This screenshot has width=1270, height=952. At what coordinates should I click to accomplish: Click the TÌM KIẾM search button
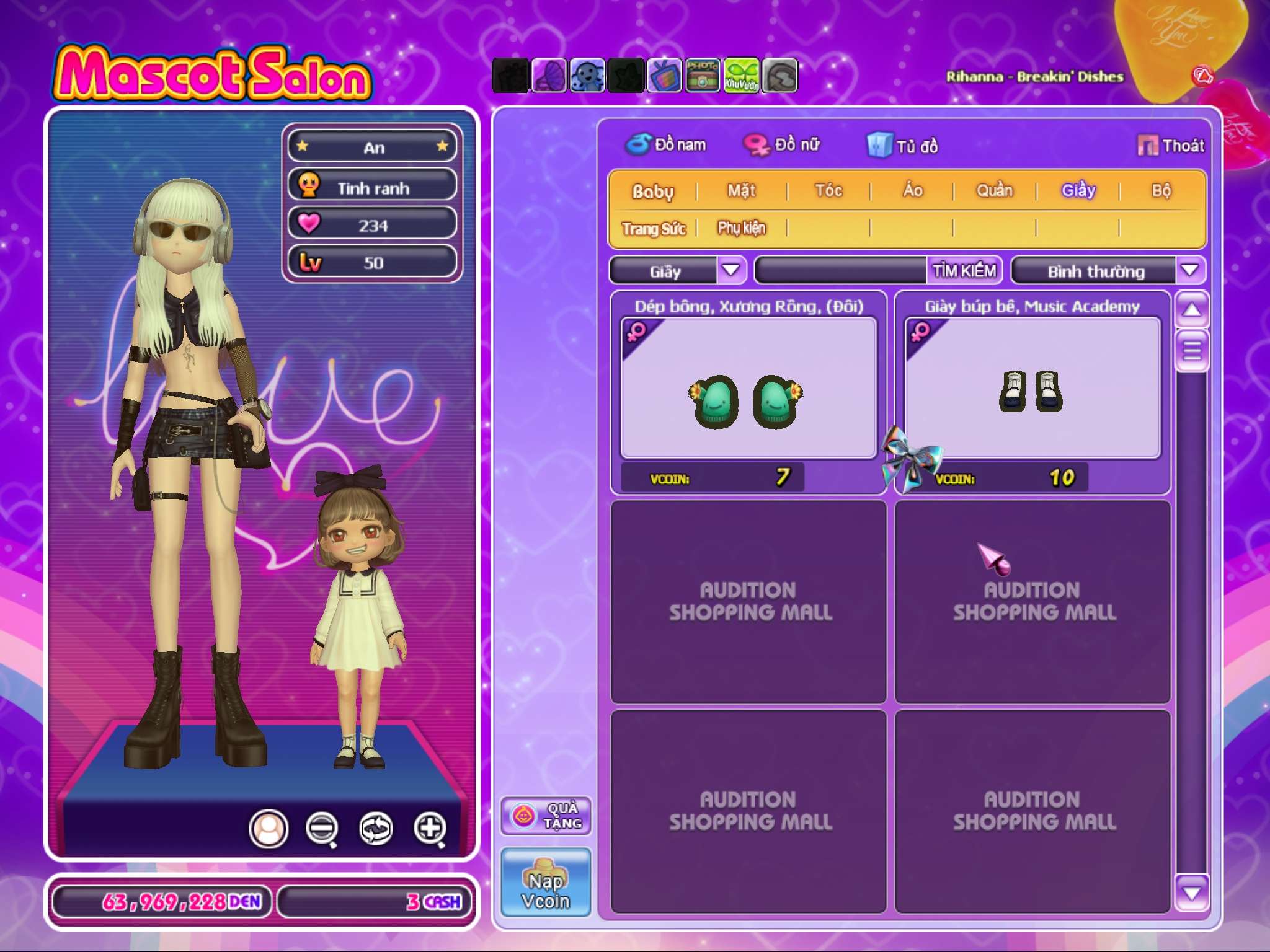point(964,271)
